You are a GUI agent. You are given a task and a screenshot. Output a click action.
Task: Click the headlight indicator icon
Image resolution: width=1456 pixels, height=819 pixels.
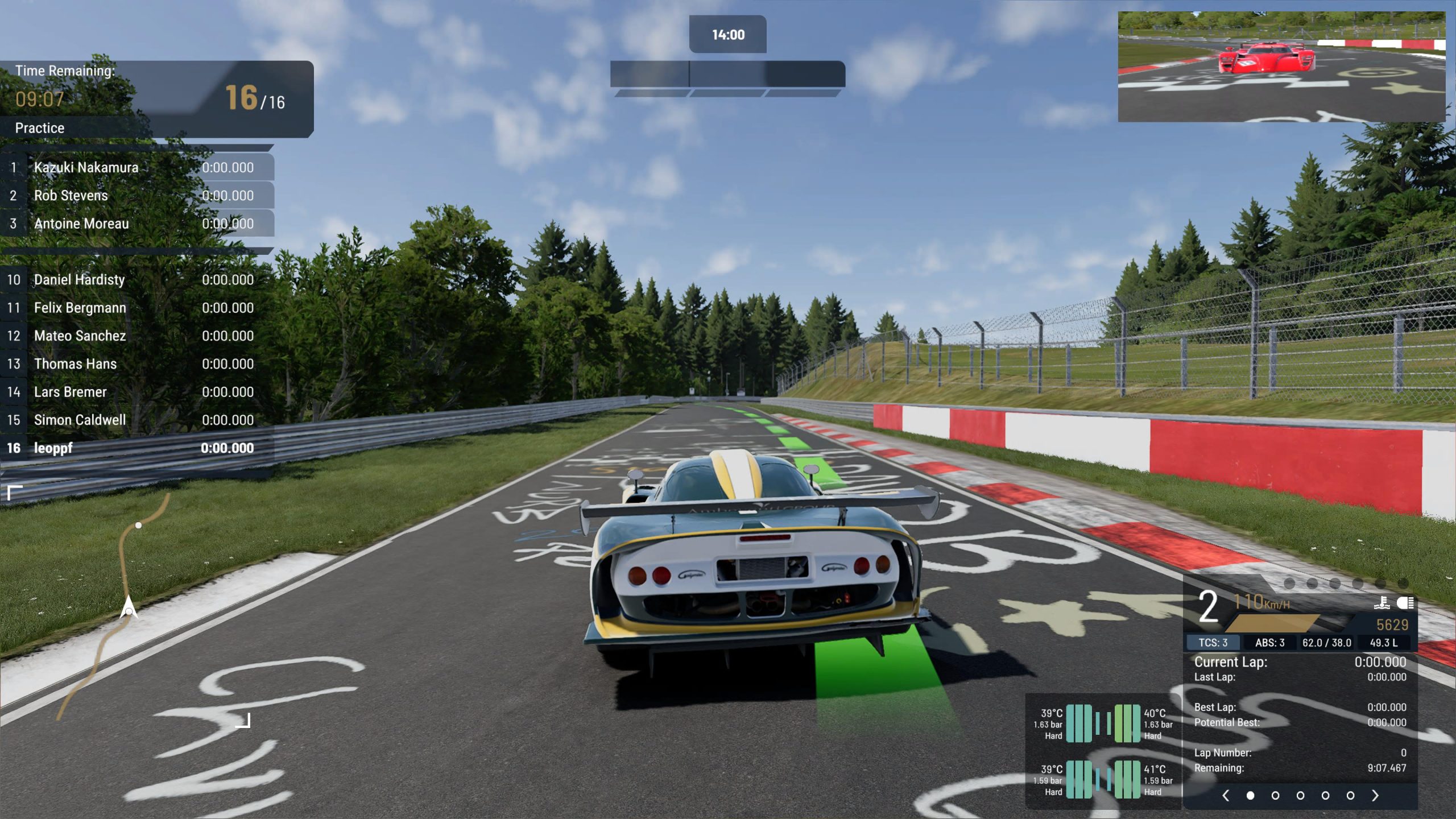pos(1405,603)
